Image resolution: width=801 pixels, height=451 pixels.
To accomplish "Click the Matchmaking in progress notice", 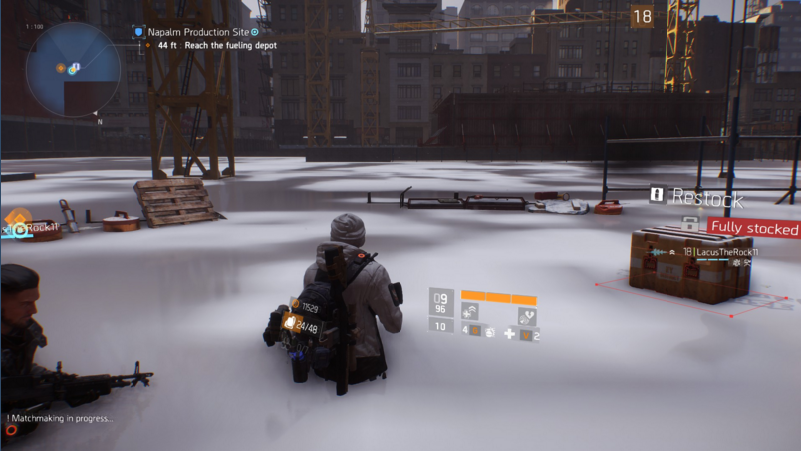I will tap(62, 418).
